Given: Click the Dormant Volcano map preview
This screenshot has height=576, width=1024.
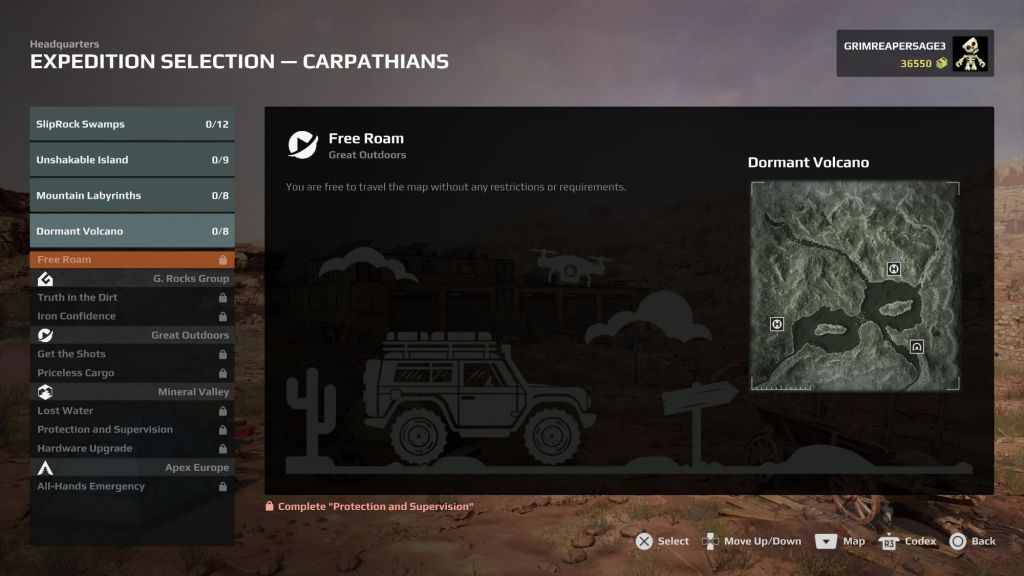Looking at the screenshot, I should click(855, 286).
